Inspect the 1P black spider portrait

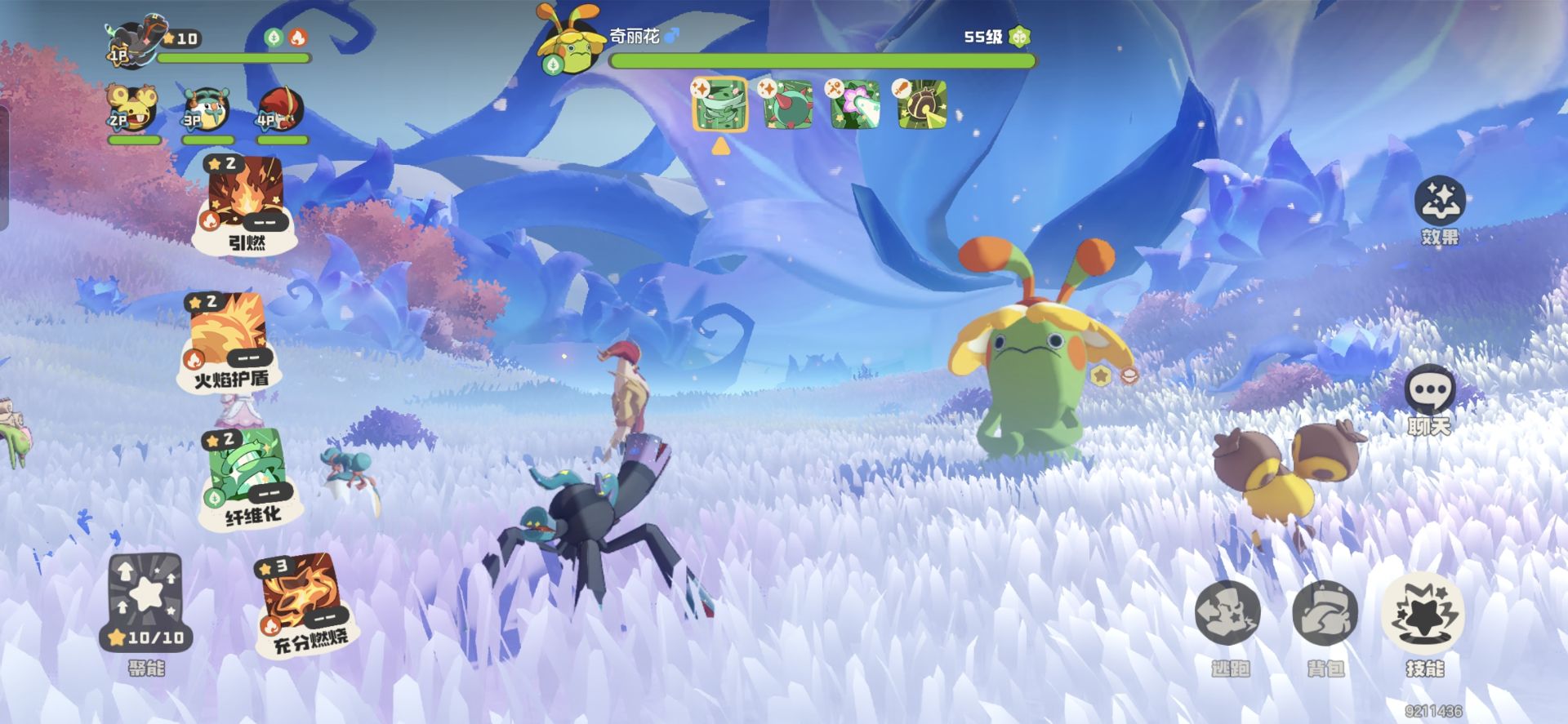(133, 41)
